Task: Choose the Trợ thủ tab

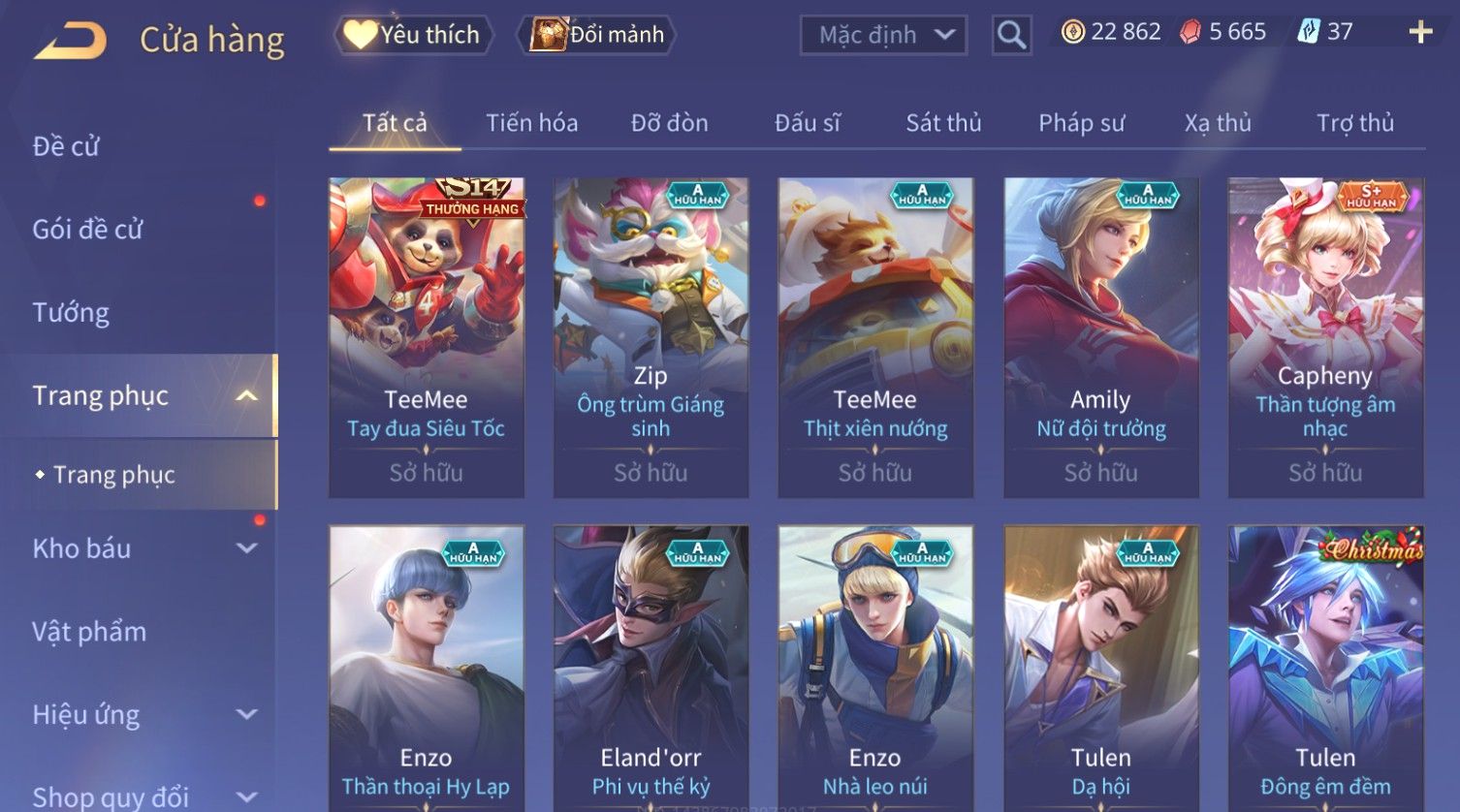Action: tap(1354, 123)
